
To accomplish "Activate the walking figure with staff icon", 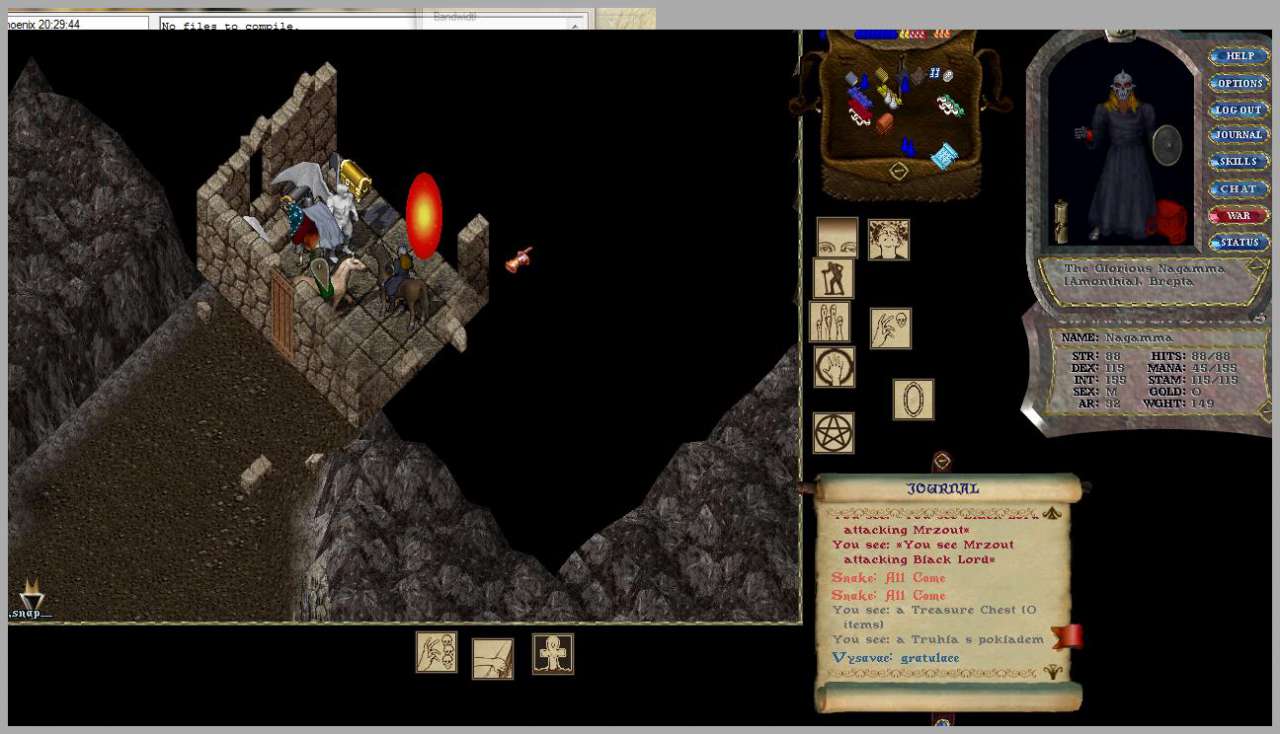I will coord(834,279).
